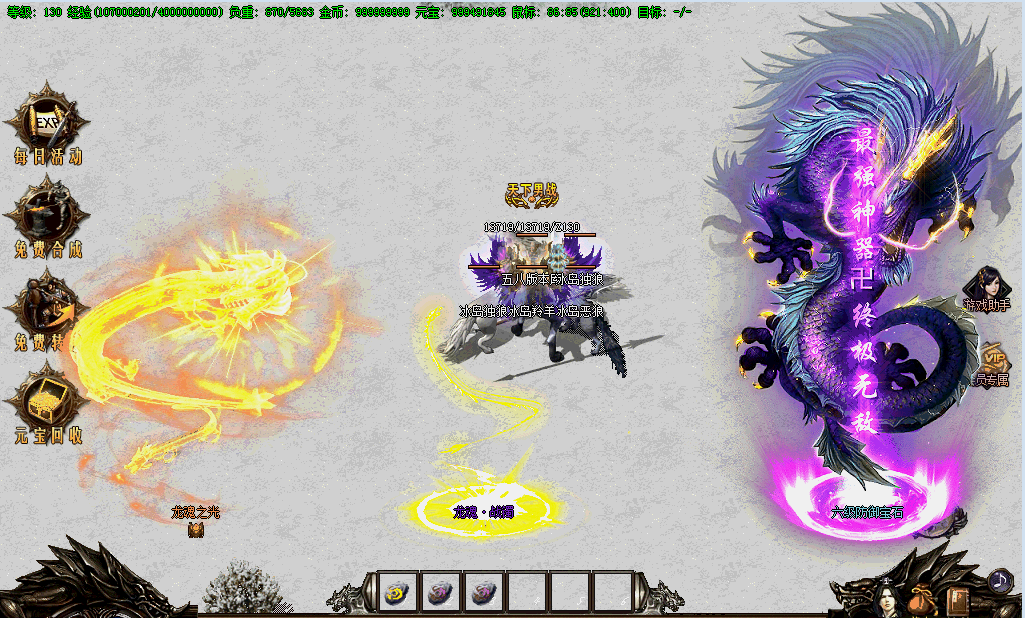Toggle the music note sound button
This screenshot has width=1025, height=618.
[999, 580]
